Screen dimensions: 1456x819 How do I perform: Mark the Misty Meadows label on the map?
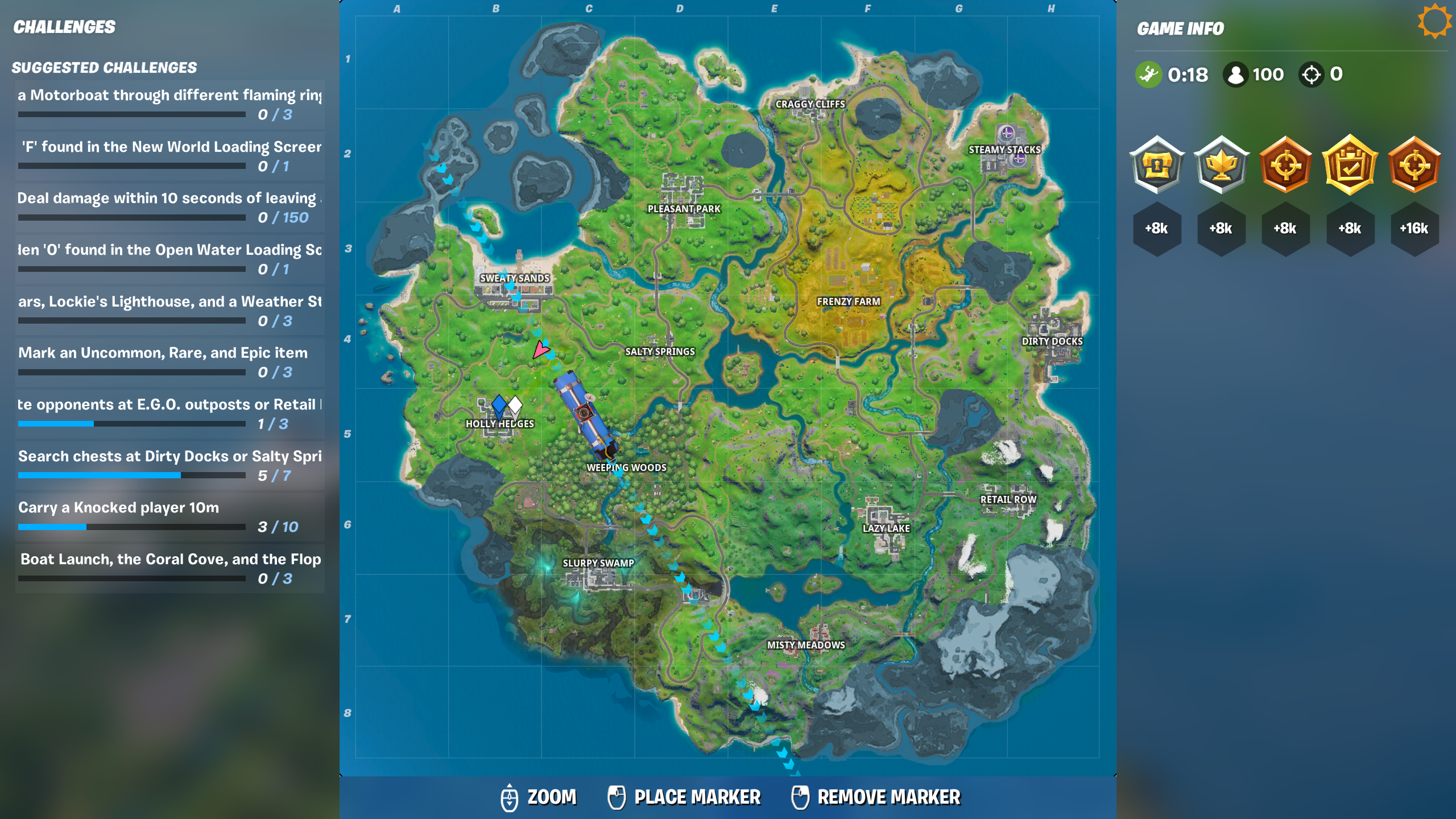(806, 645)
